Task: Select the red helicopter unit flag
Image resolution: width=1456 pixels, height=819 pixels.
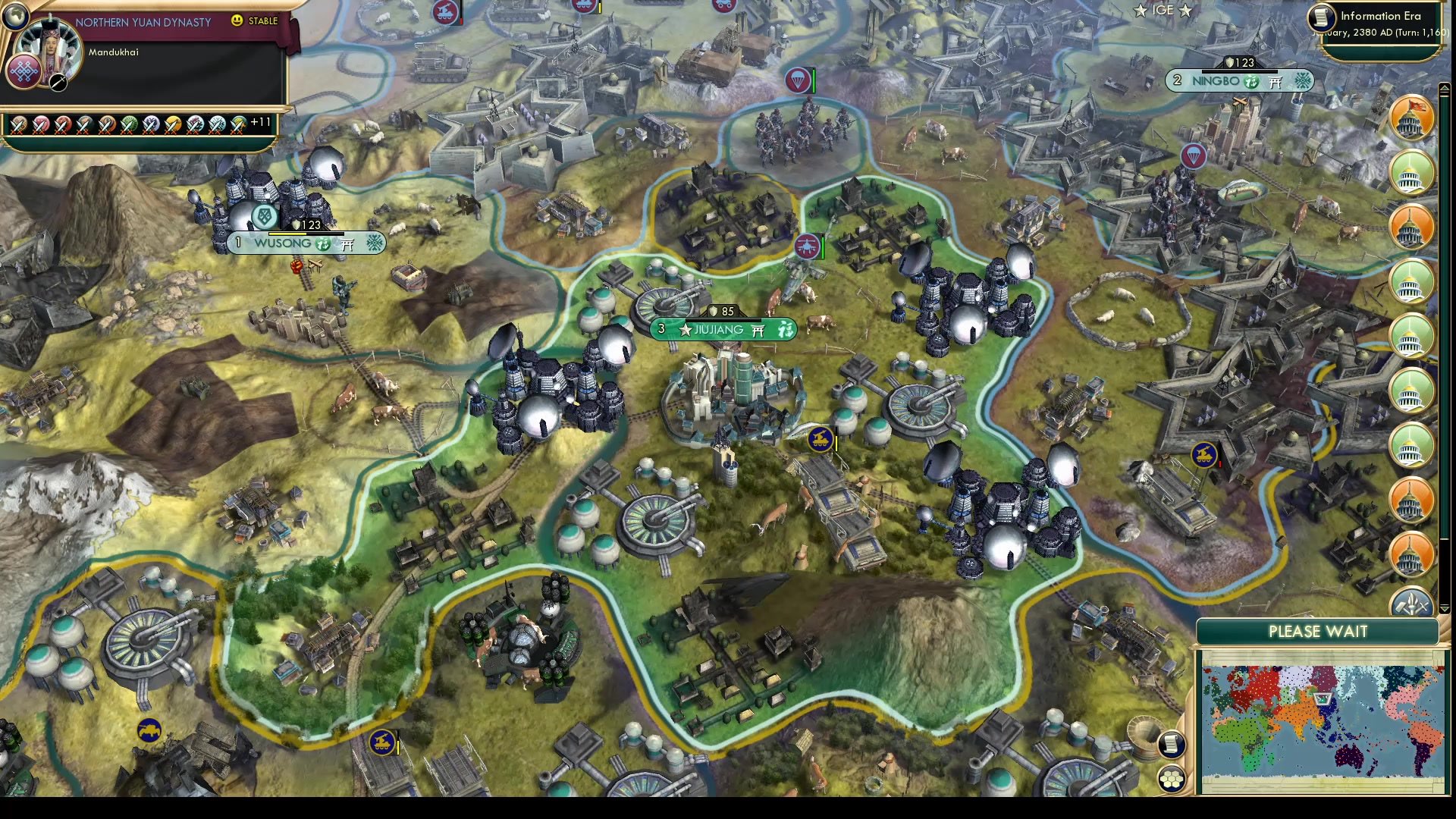Action: point(806,246)
